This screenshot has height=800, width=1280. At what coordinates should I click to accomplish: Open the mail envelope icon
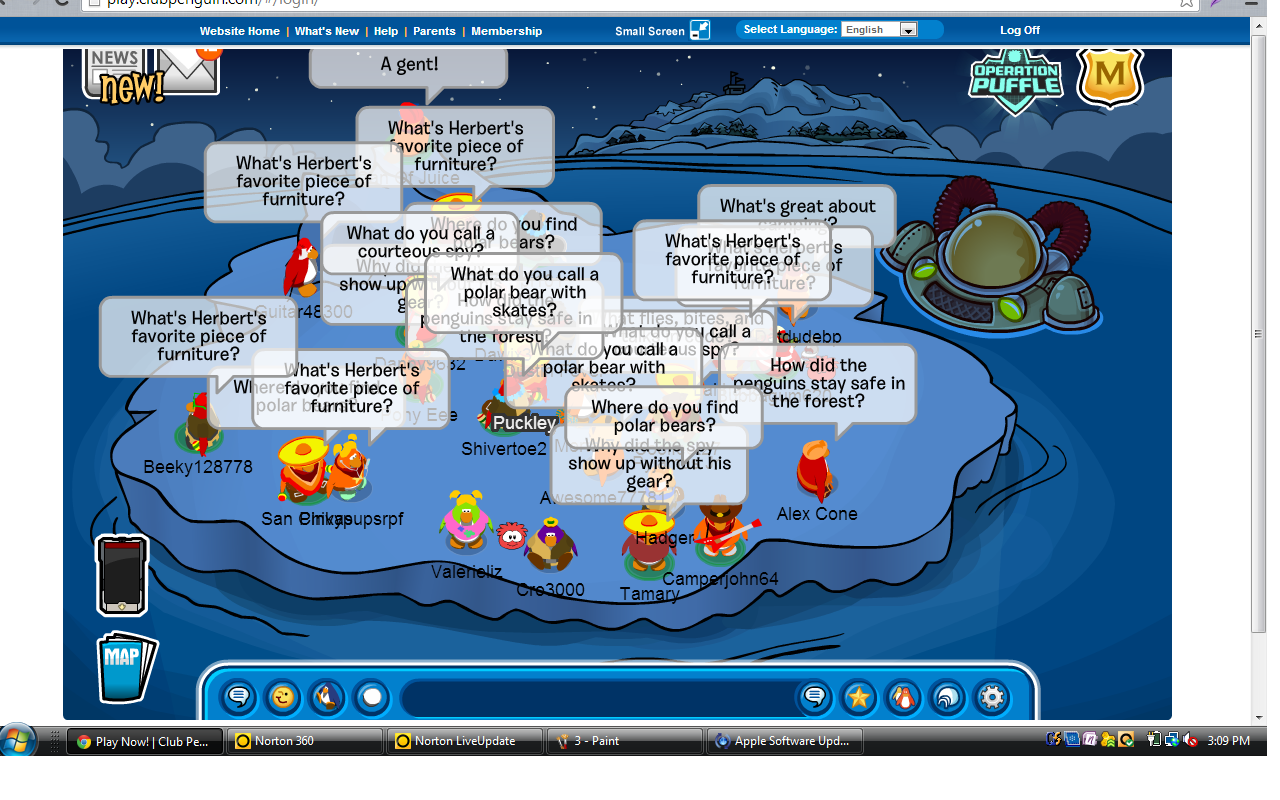tap(187, 70)
